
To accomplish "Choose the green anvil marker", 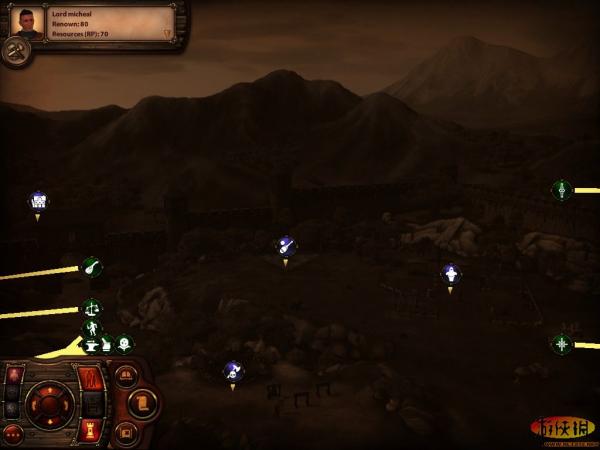I will click(91, 344).
